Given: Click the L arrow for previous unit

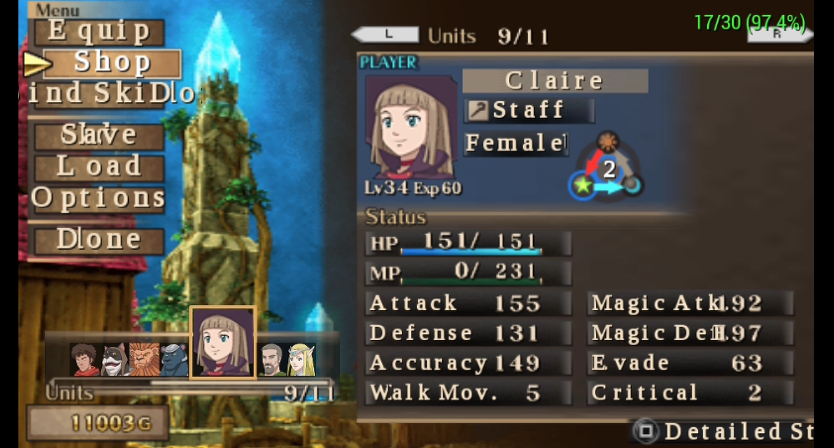Looking at the screenshot, I should (x=386, y=35).
